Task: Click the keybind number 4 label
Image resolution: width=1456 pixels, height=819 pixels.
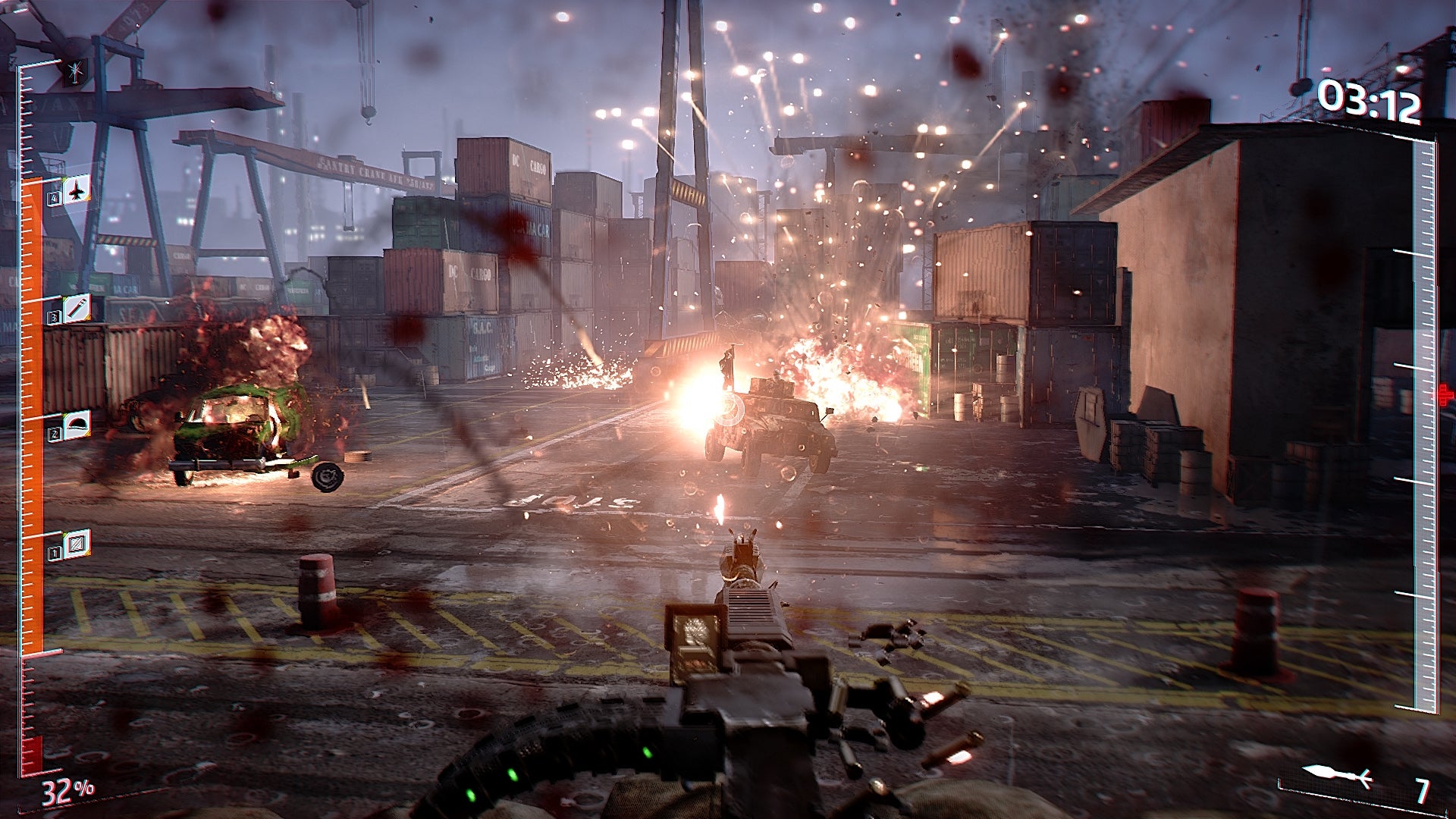Action: tap(54, 197)
